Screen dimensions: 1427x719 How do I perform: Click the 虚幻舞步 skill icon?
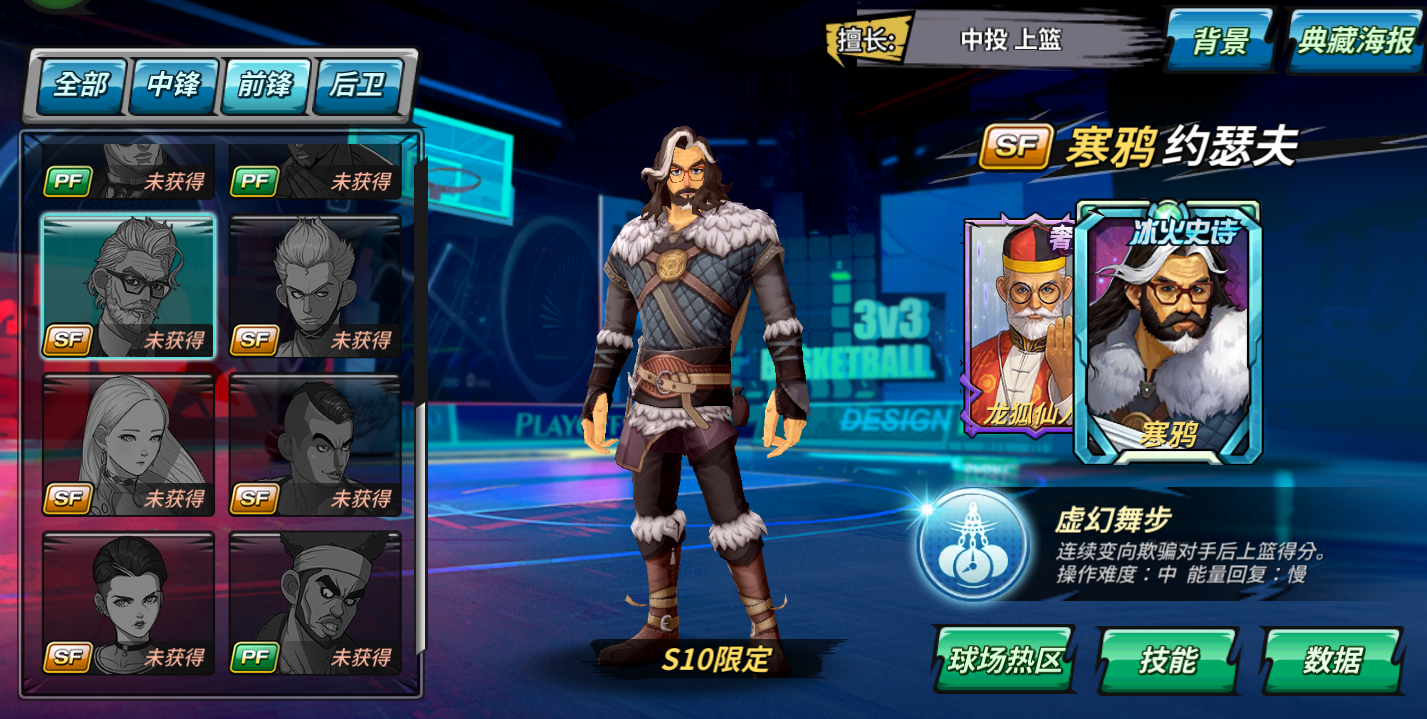(x=972, y=545)
